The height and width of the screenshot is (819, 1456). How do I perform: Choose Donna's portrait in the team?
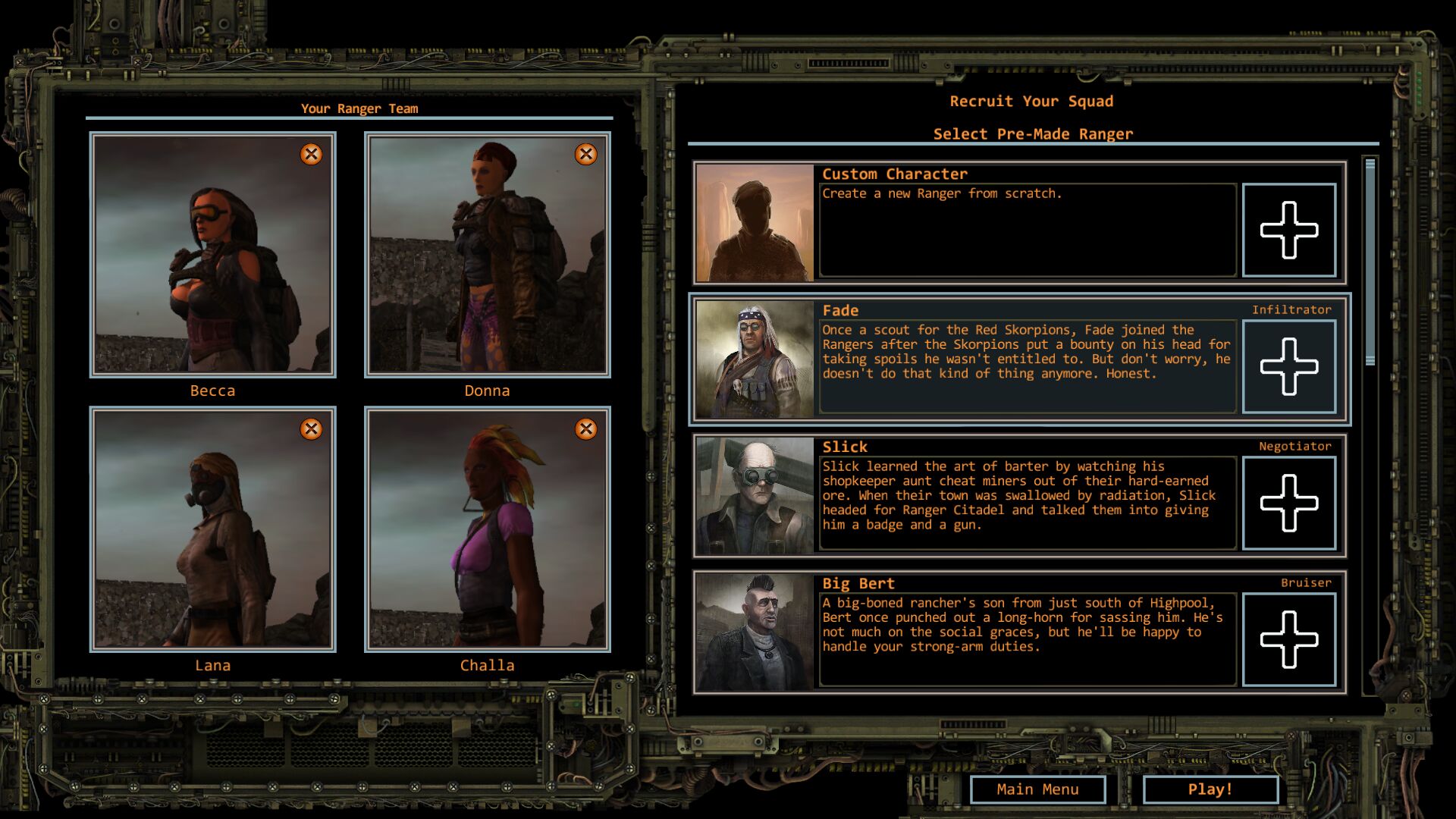487,255
